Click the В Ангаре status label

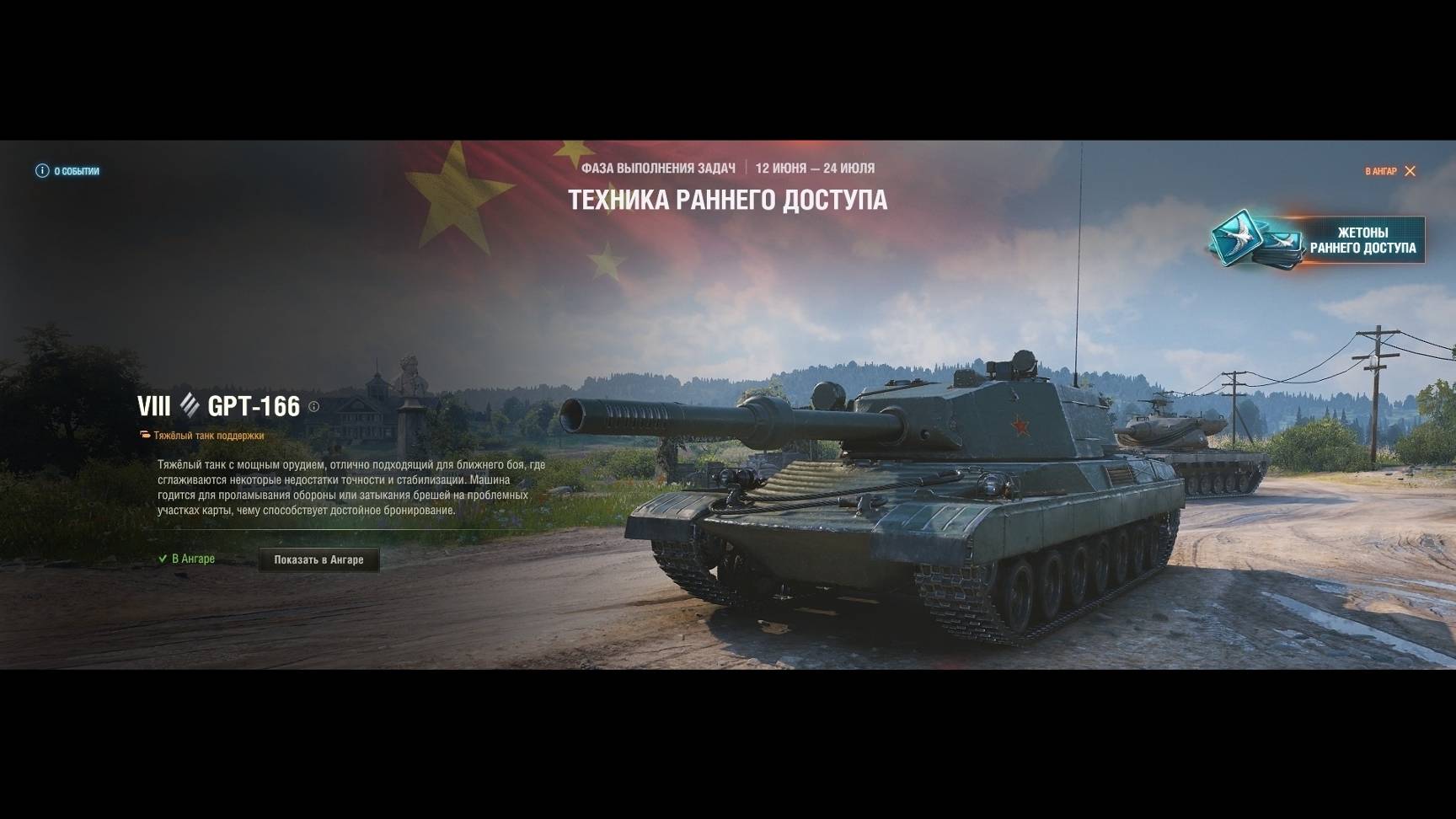(x=192, y=559)
